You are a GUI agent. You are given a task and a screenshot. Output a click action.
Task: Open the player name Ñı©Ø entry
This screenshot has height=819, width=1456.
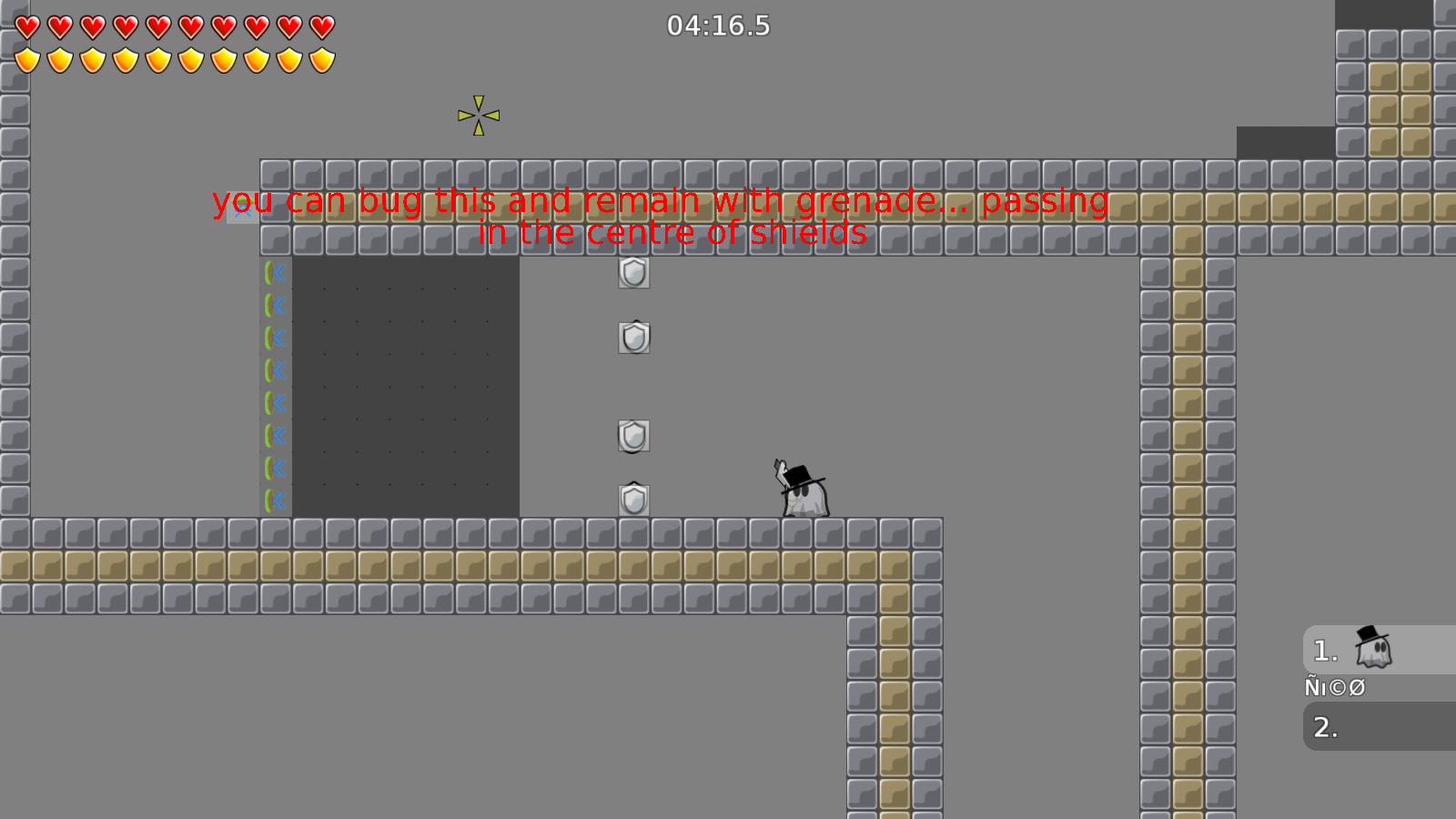coord(1335,687)
